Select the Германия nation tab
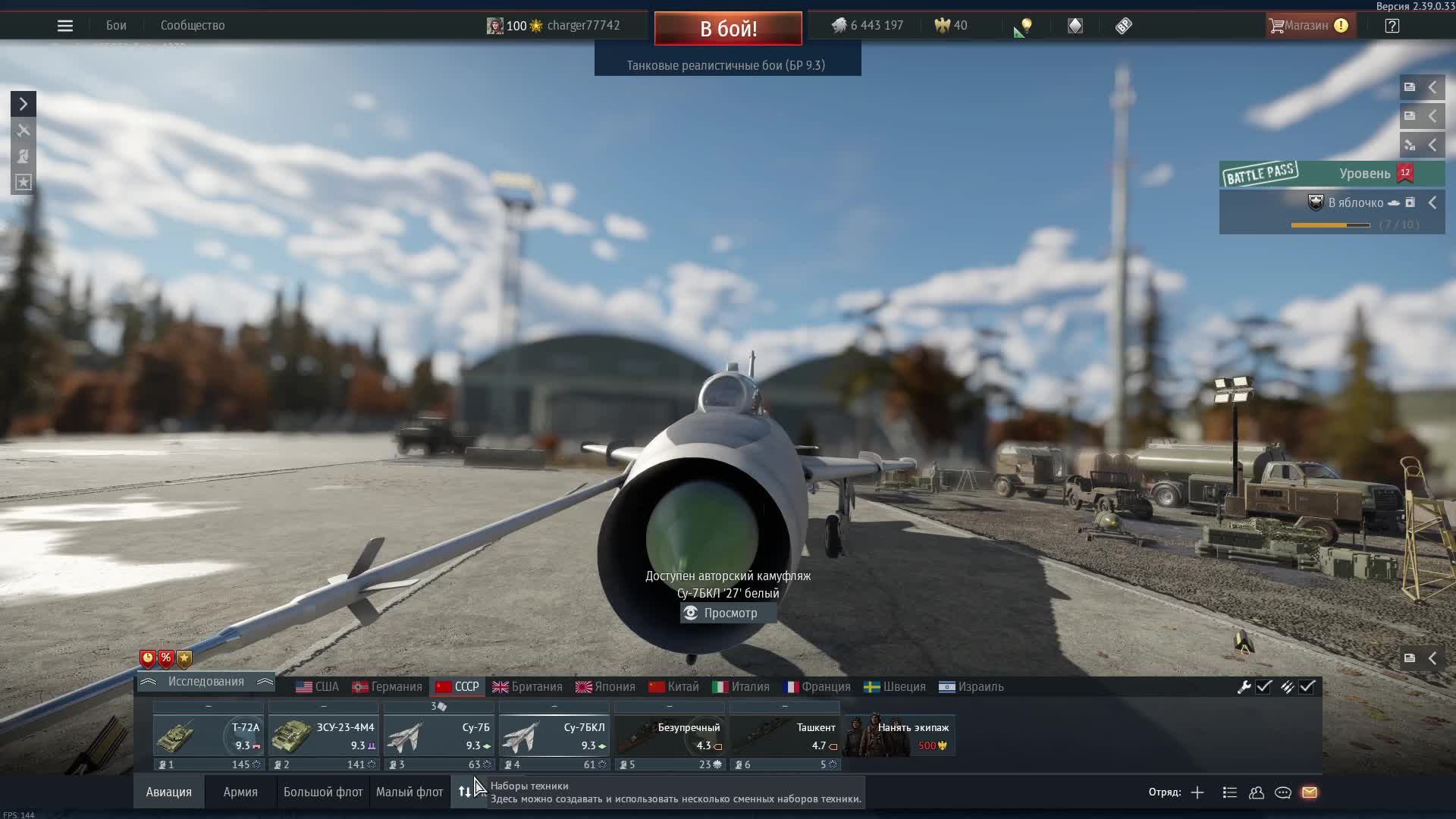Viewport: 1456px width, 819px height. (x=387, y=687)
